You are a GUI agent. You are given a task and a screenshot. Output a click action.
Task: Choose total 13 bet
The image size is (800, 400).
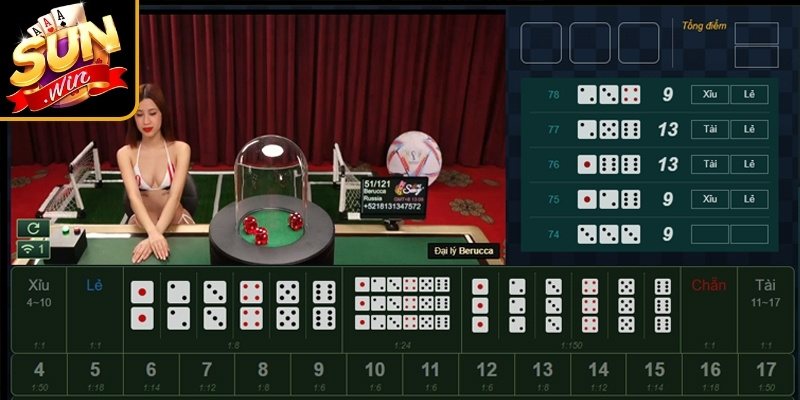[x=542, y=375]
